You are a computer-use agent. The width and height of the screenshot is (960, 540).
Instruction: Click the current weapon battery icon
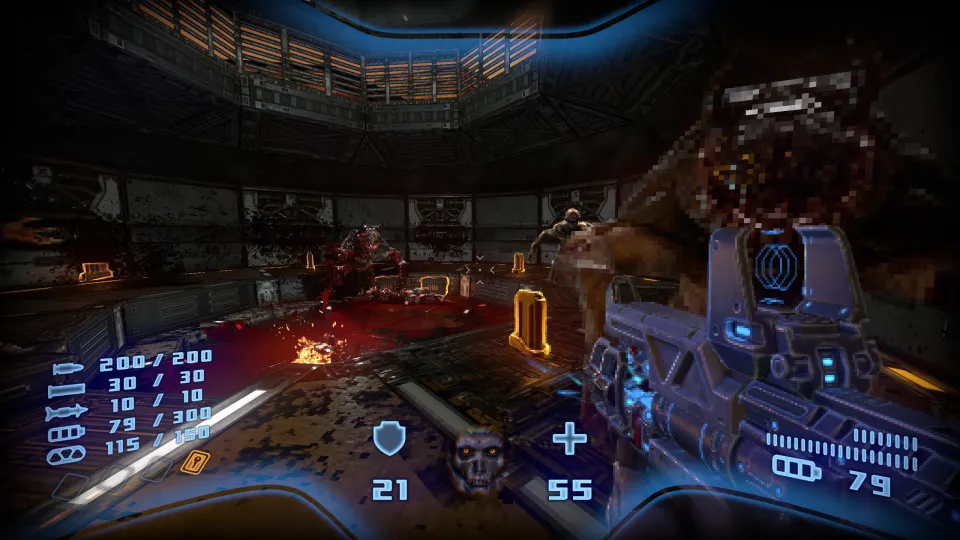pos(796,468)
